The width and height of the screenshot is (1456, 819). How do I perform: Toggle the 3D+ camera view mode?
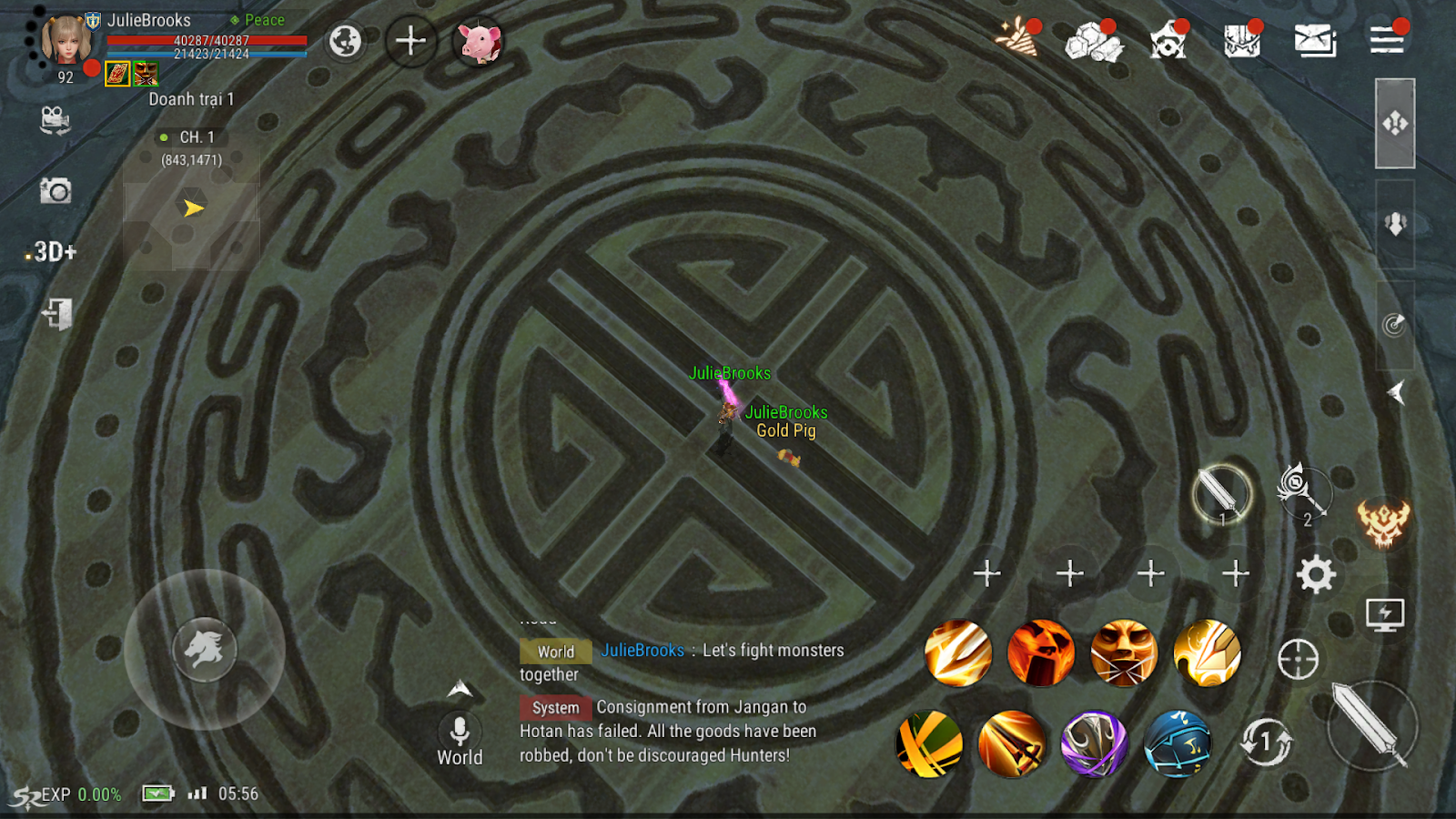click(54, 251)
